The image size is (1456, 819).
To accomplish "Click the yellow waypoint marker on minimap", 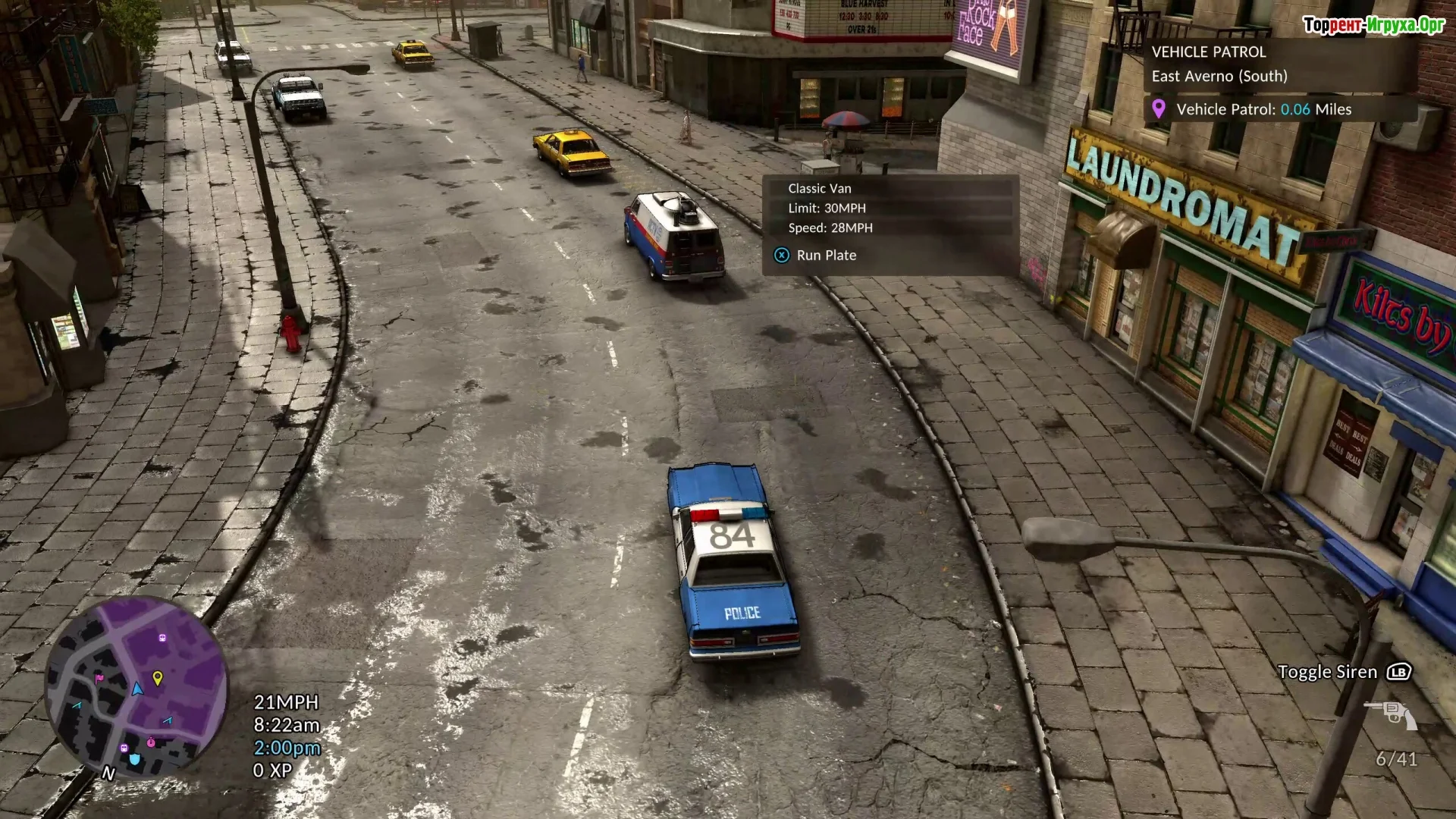I will 158,678.
